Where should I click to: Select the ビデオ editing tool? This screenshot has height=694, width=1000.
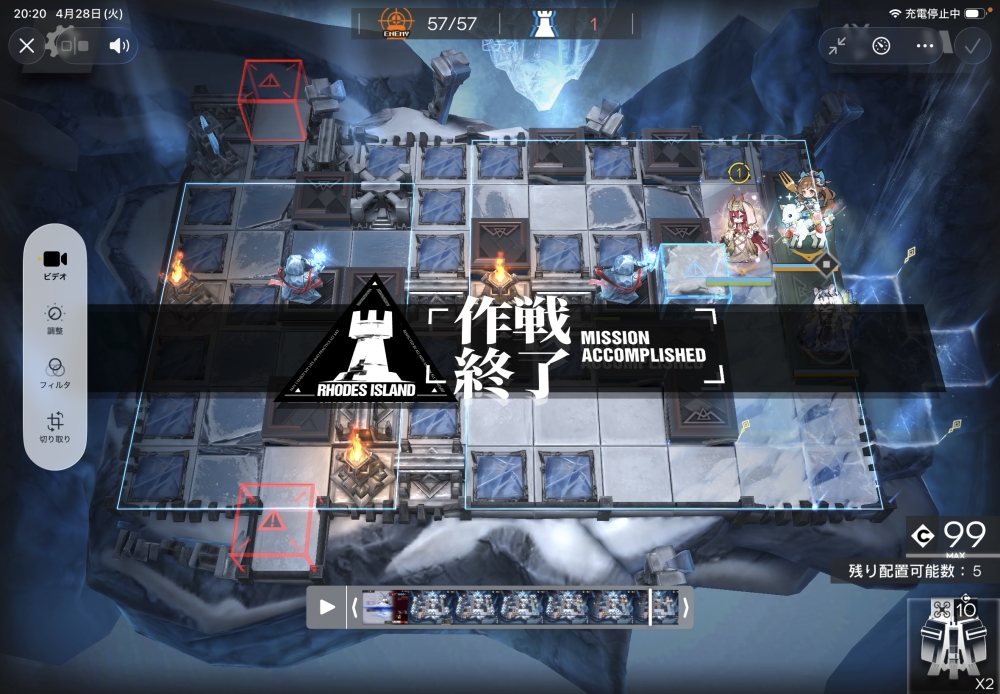click(x=55, y=264)
